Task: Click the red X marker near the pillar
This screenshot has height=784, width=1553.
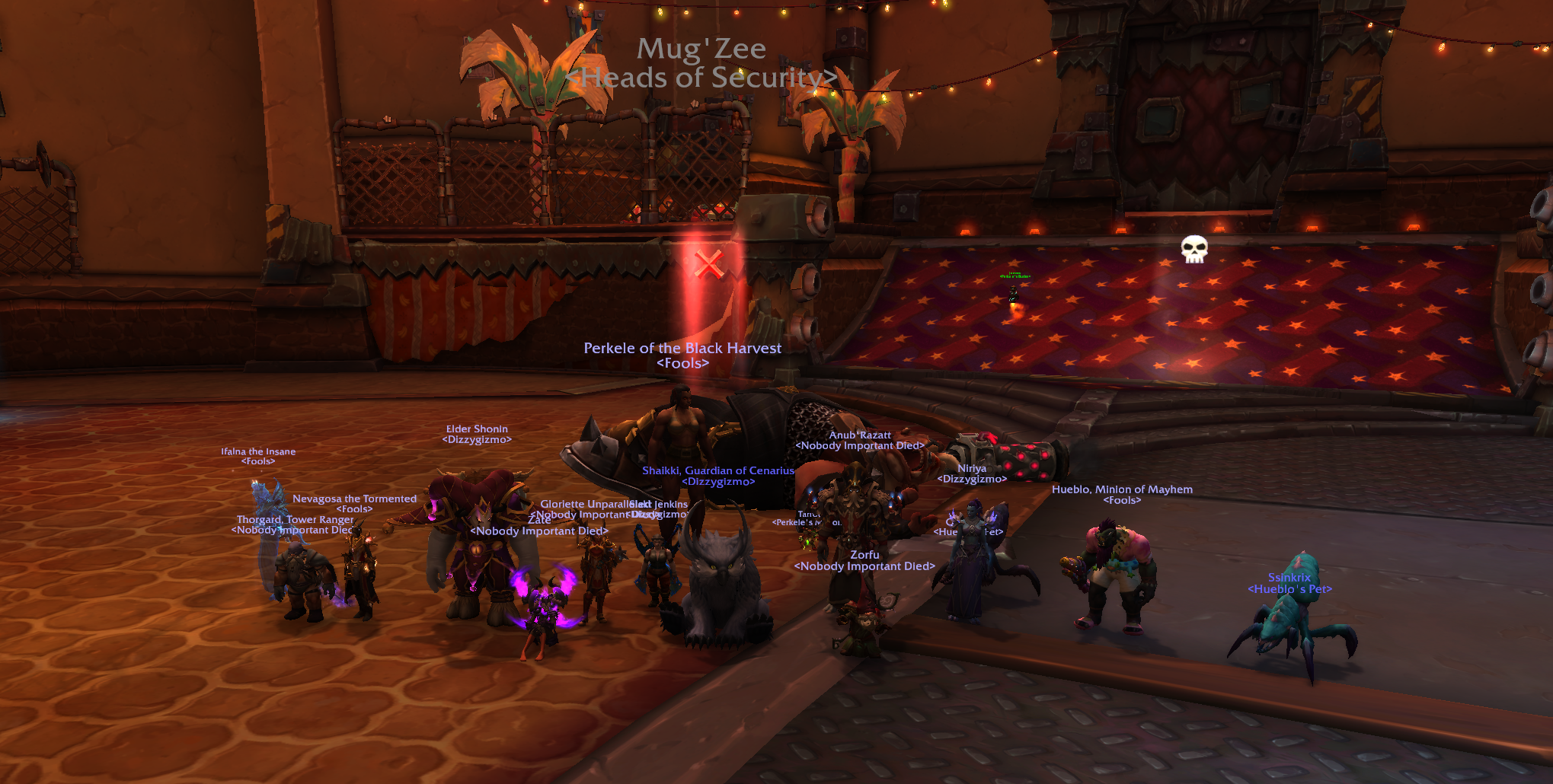Action: (x=708, y=266)
